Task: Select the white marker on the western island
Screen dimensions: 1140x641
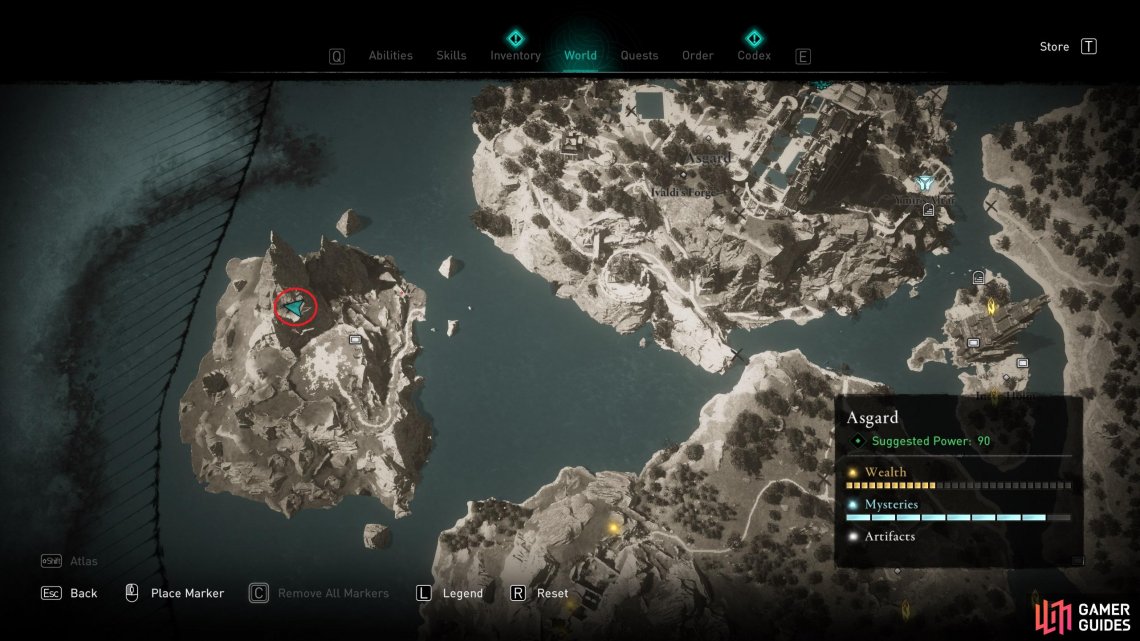Action: [355, 340]
